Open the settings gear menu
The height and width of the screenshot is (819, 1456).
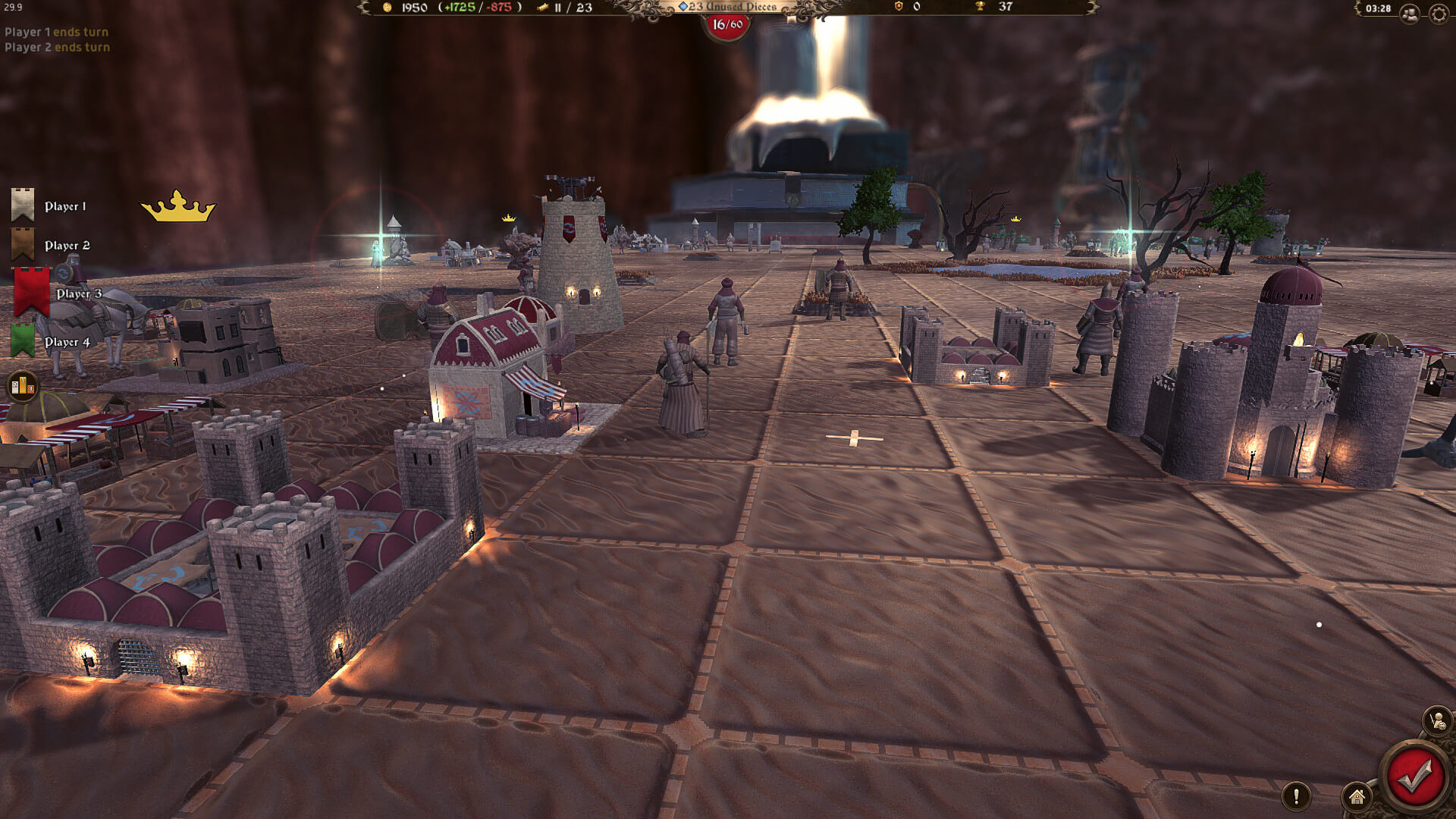pyautogui.click(x=1439, y=14)
